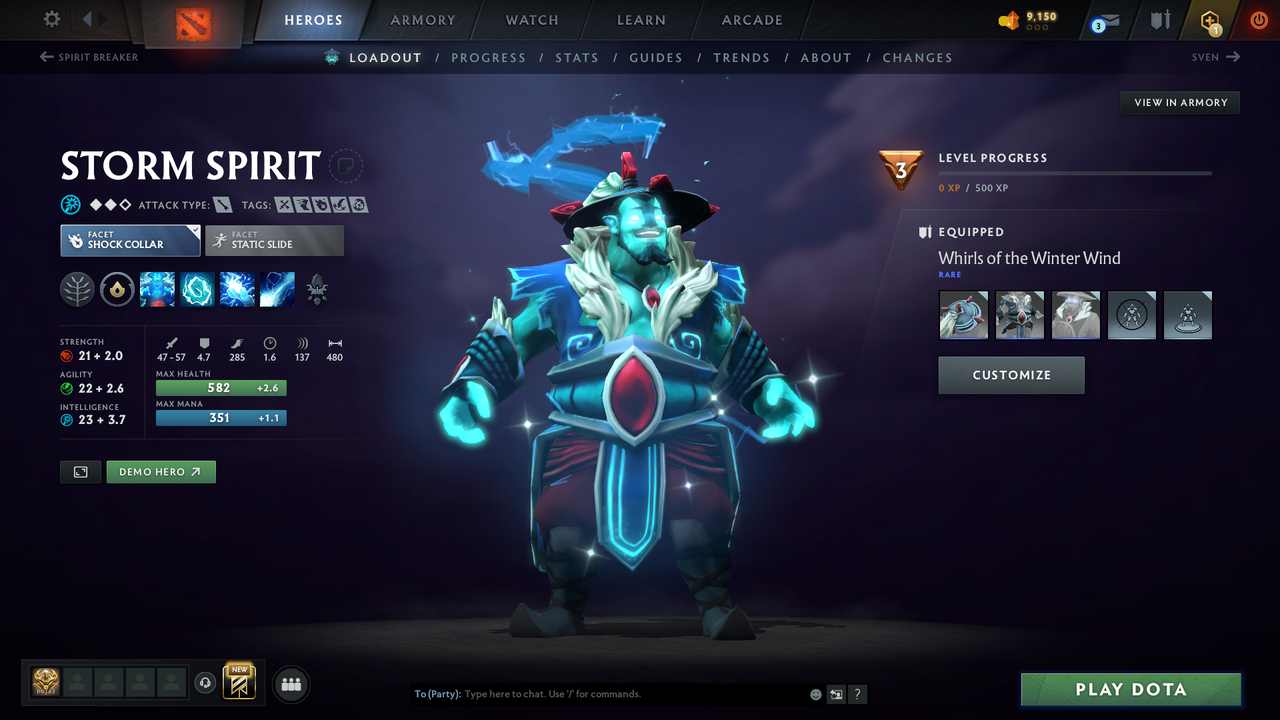
Task: Switch to the STATS tab
Action: click(x=577, y=57)
